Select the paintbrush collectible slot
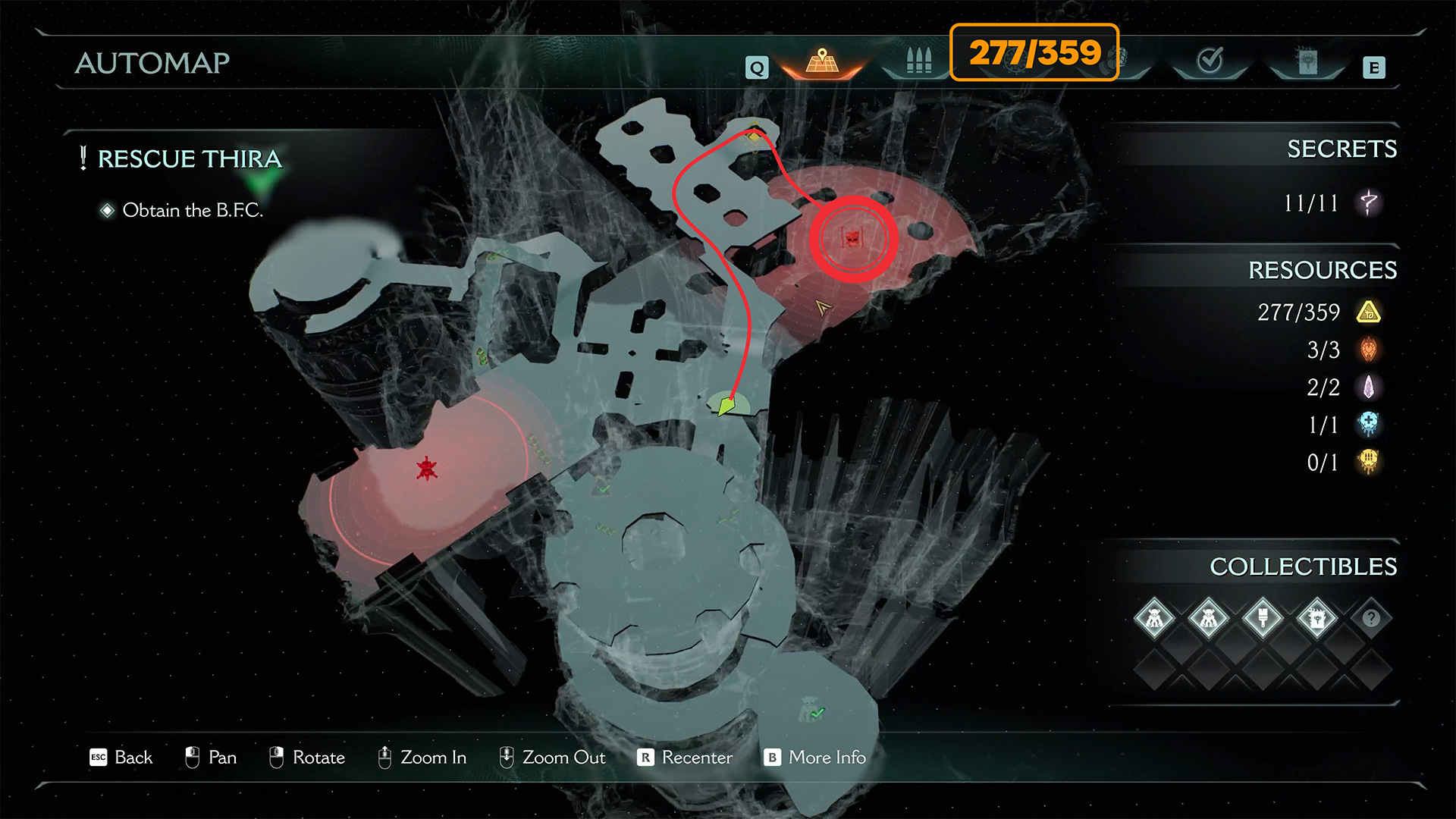The image size is (1456, 819). [x=1263, y=618]
